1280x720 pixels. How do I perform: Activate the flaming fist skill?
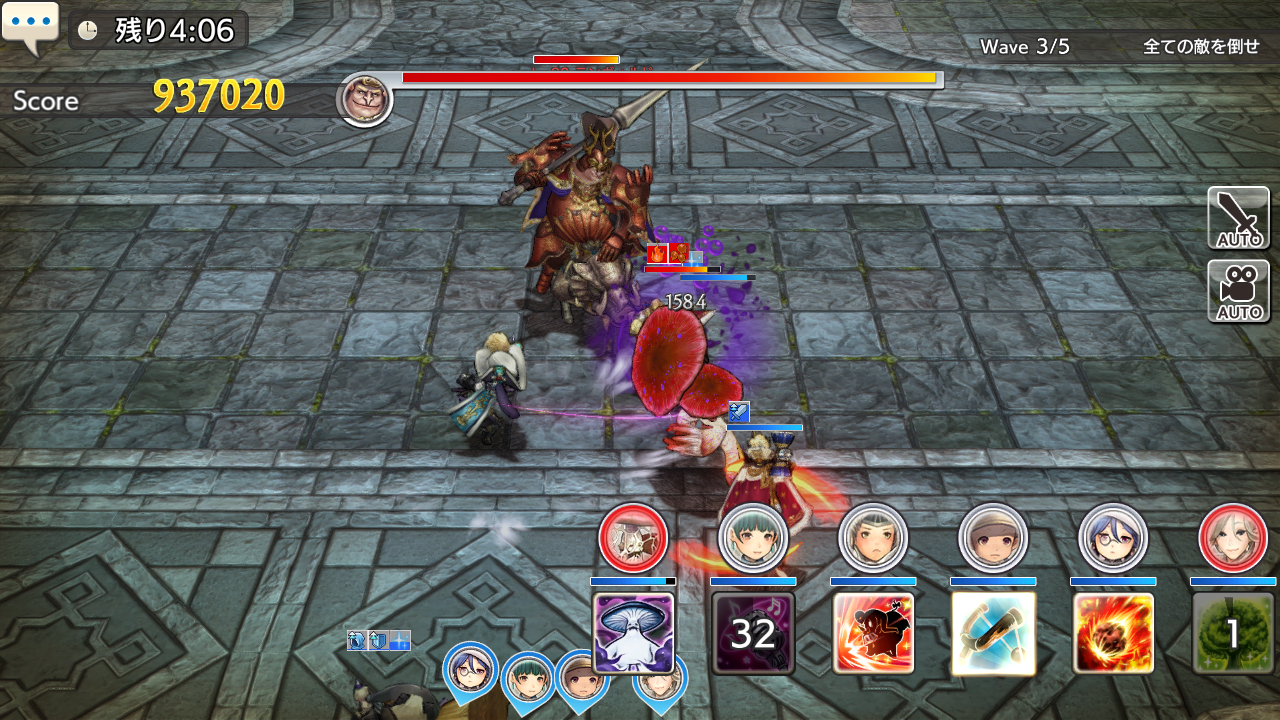tap(1113, 633)
